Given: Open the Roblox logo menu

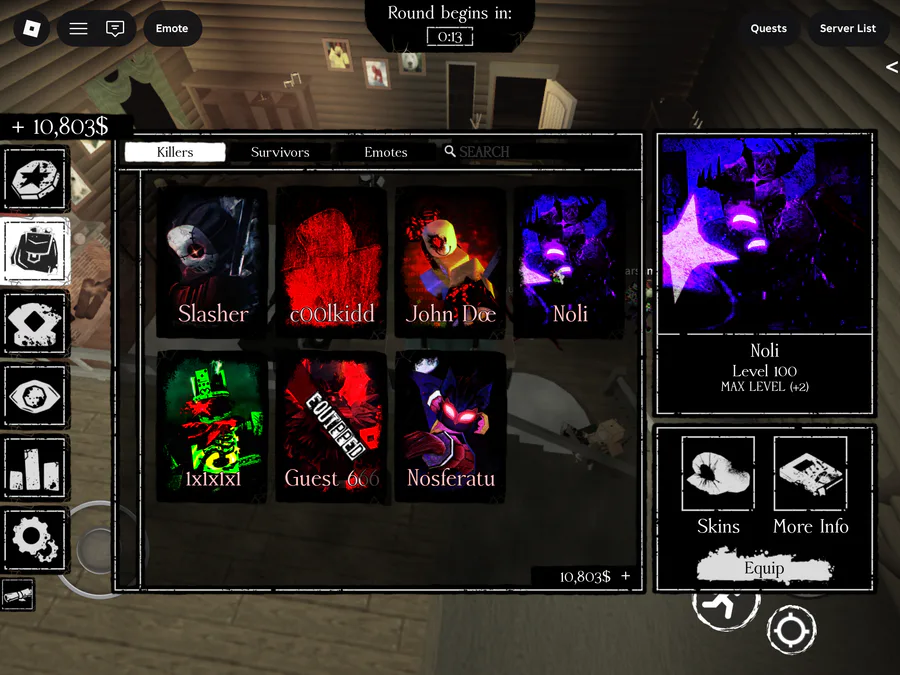Looking at the screenshot, I should pyautogui.click(x=31, y=28).
